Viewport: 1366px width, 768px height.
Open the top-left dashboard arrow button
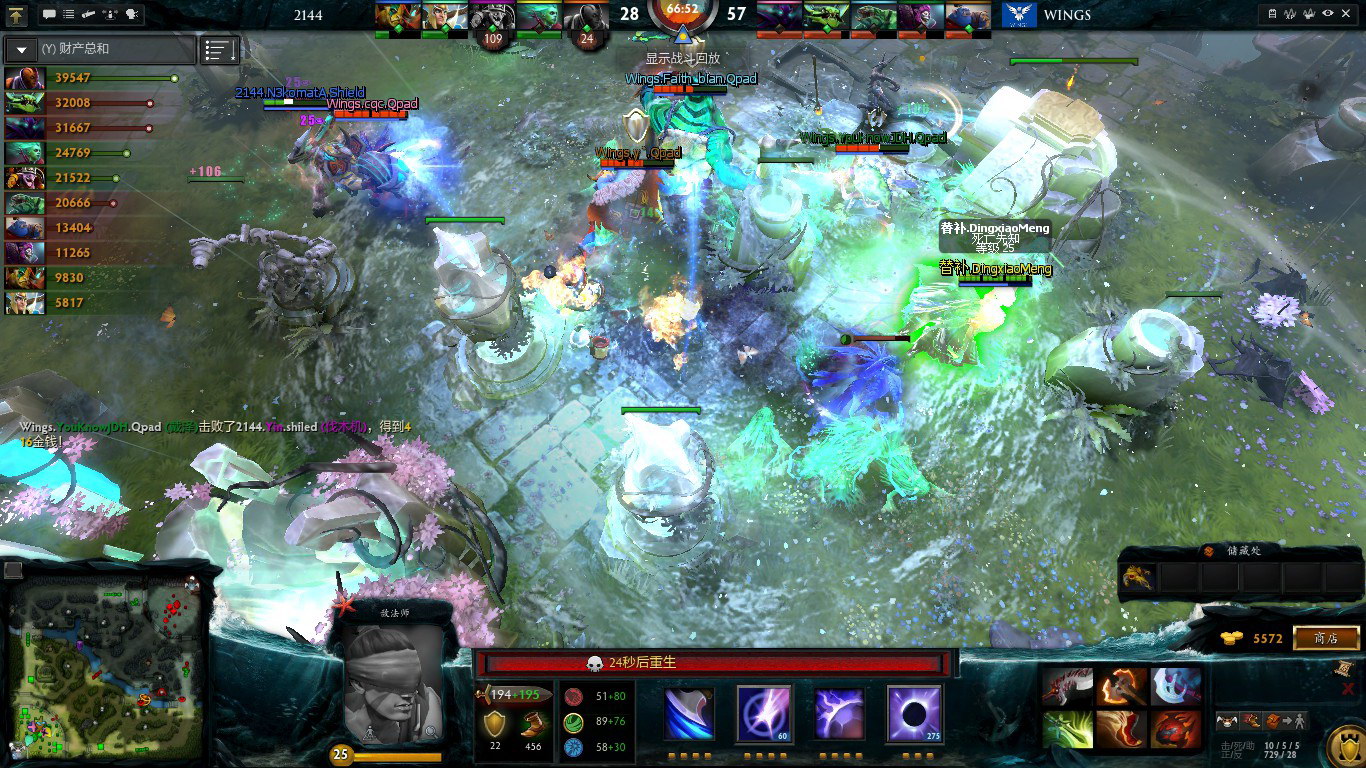(x=17, y=14)
